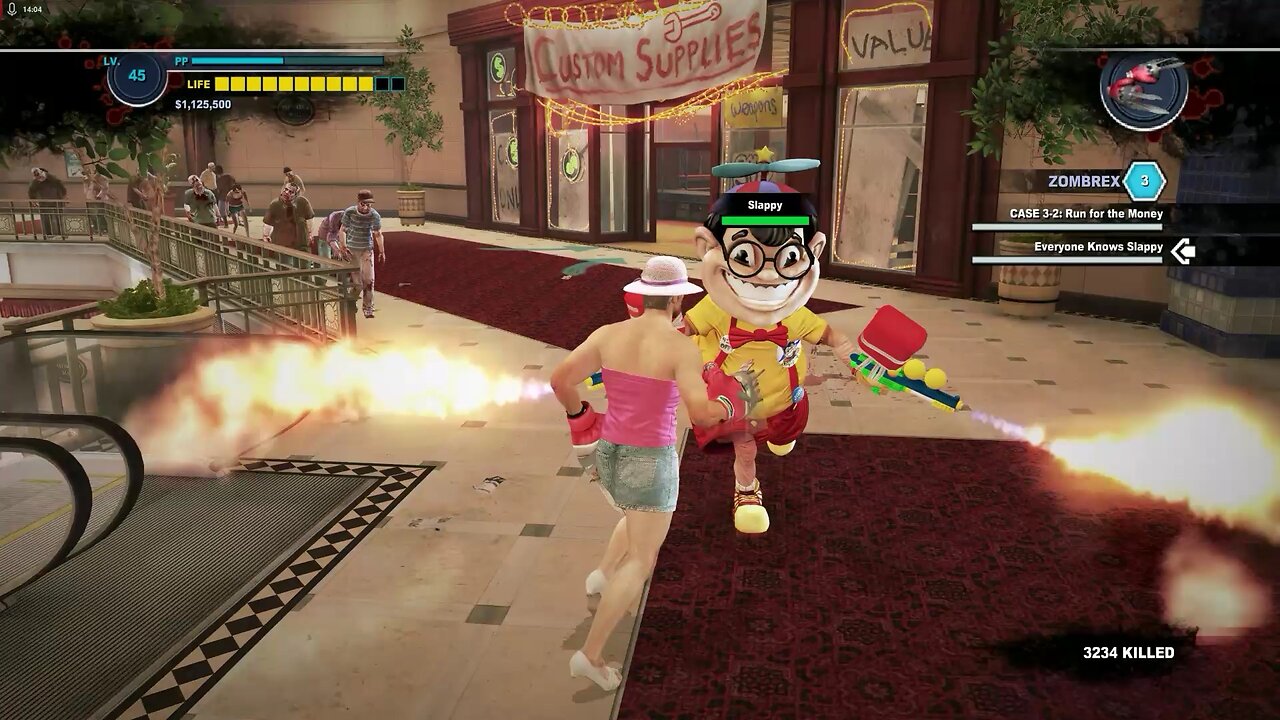The image size is (1280, 720).
Task: Toggle the white Everyone Knows Slappy arrow marker
Action: 1185,253
